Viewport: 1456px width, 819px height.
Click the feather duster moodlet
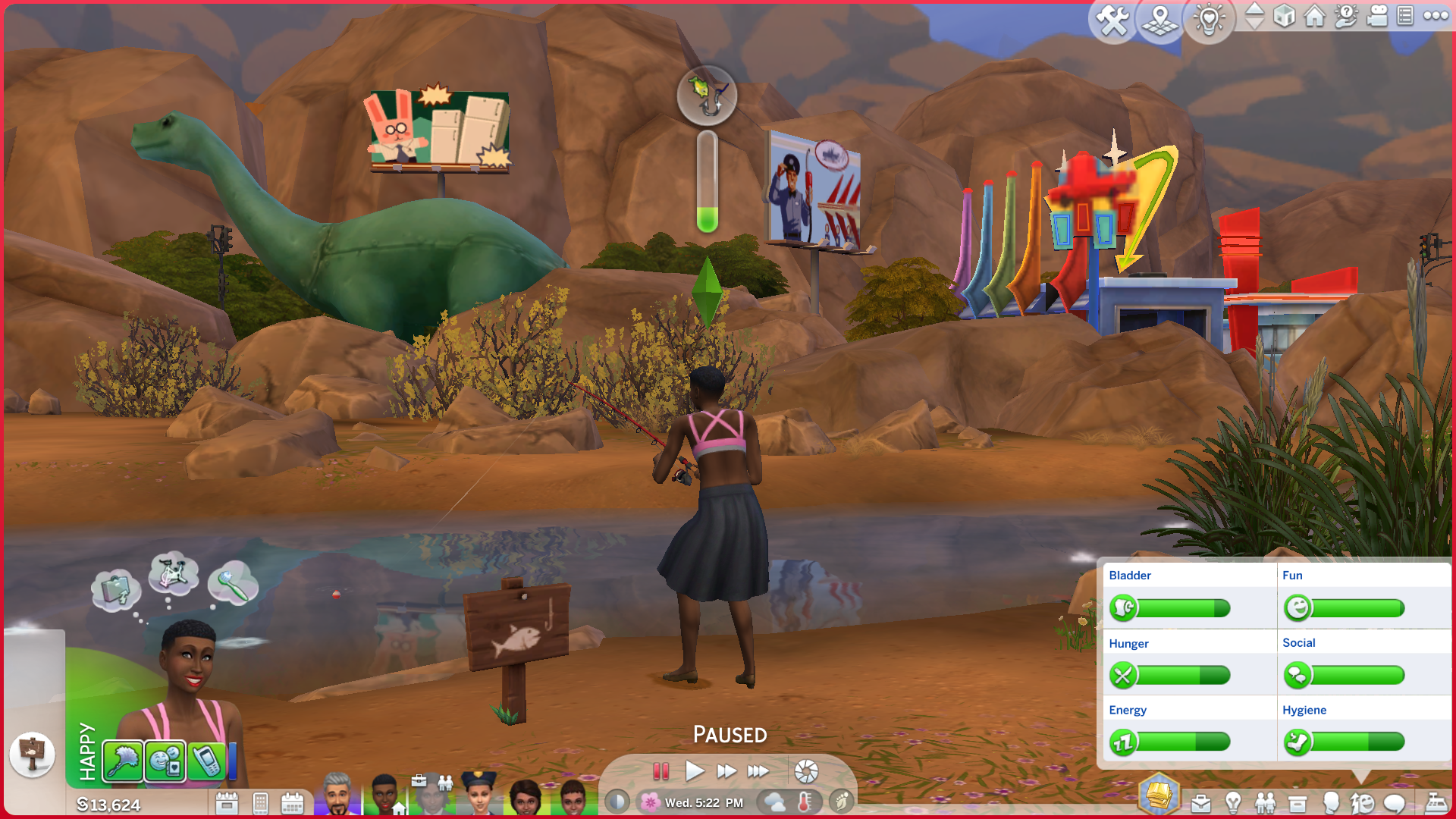(x=123, y=761)
